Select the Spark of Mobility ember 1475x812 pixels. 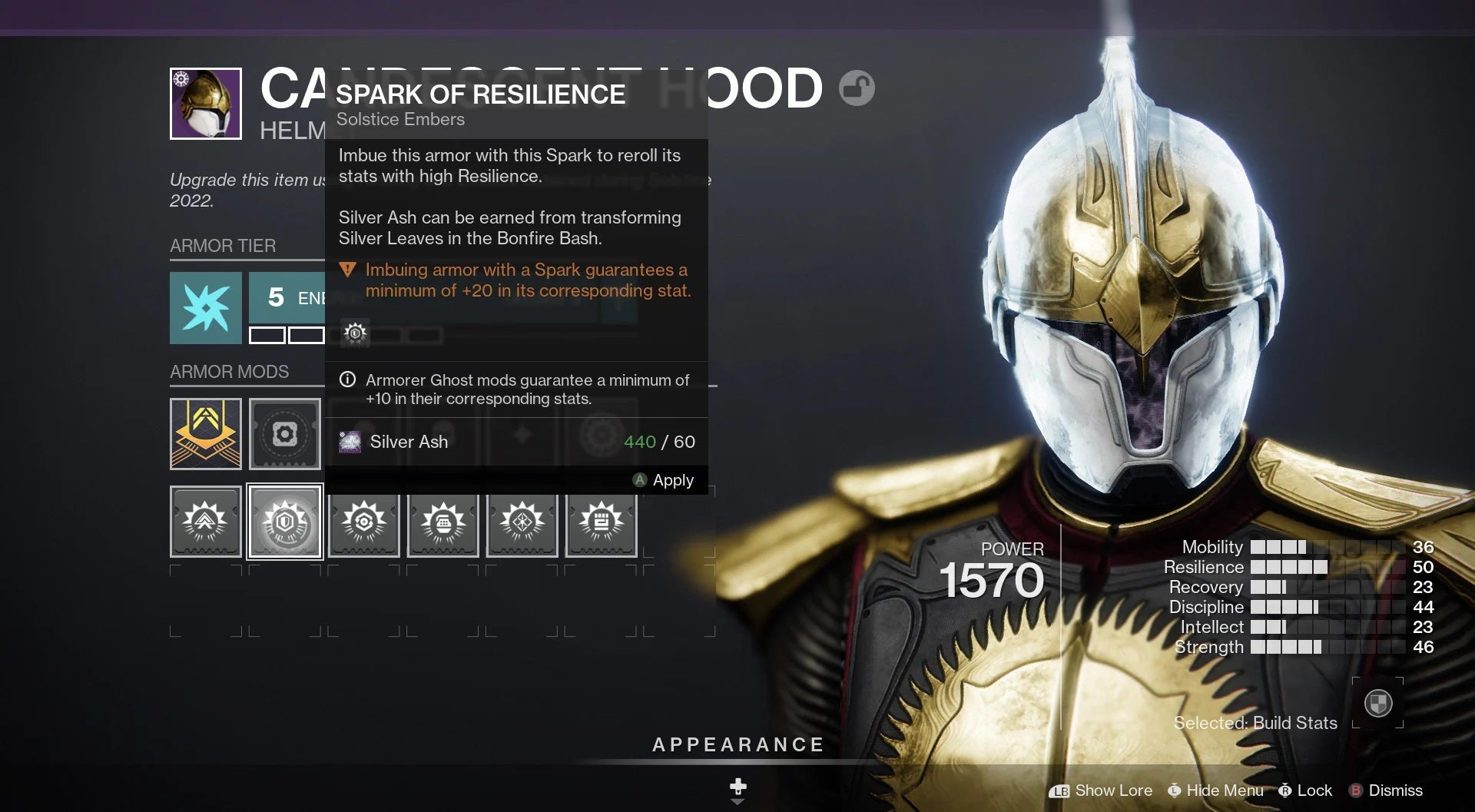206,522
